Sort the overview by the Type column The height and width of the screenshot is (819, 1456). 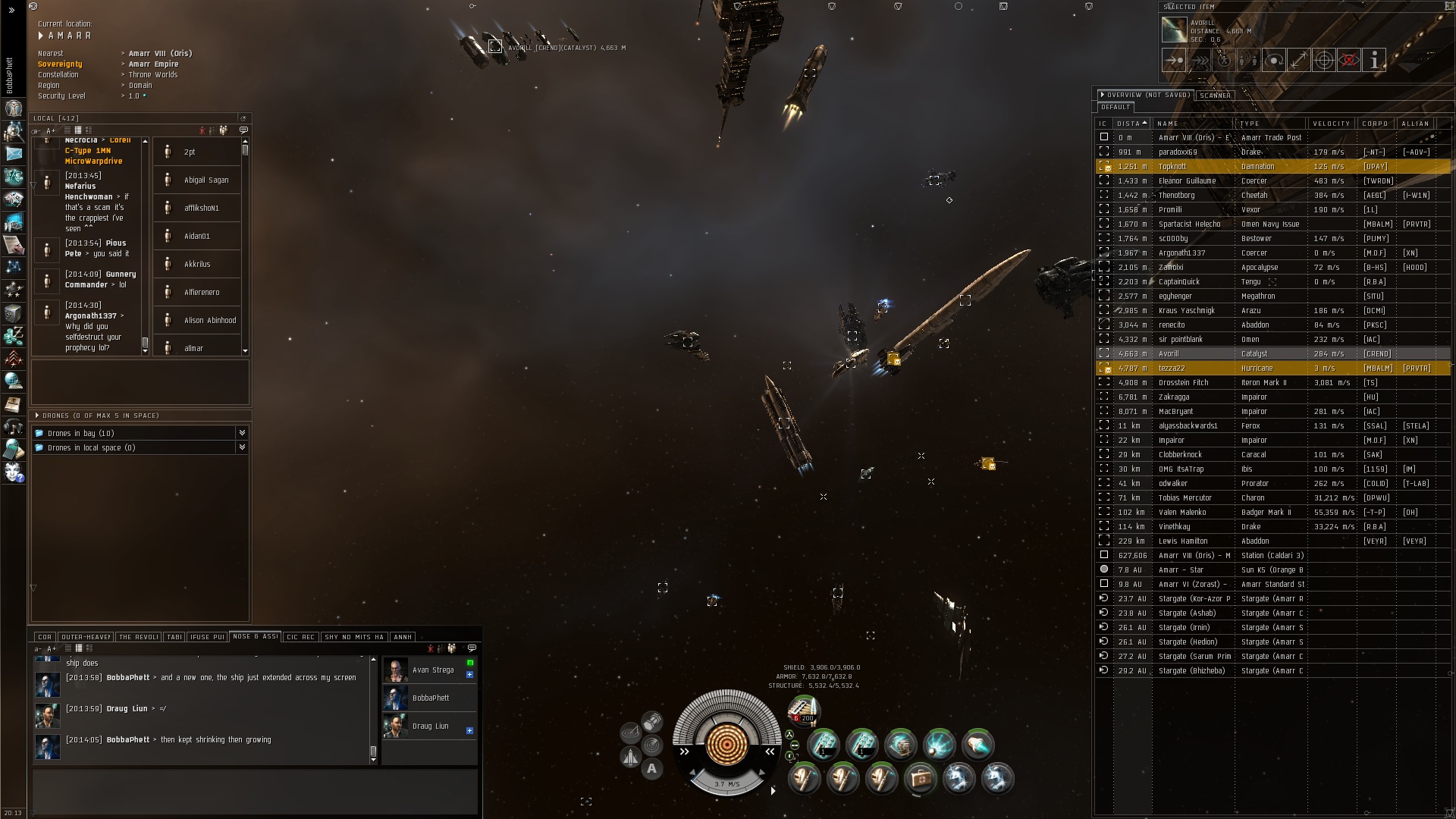[1270, 124]
